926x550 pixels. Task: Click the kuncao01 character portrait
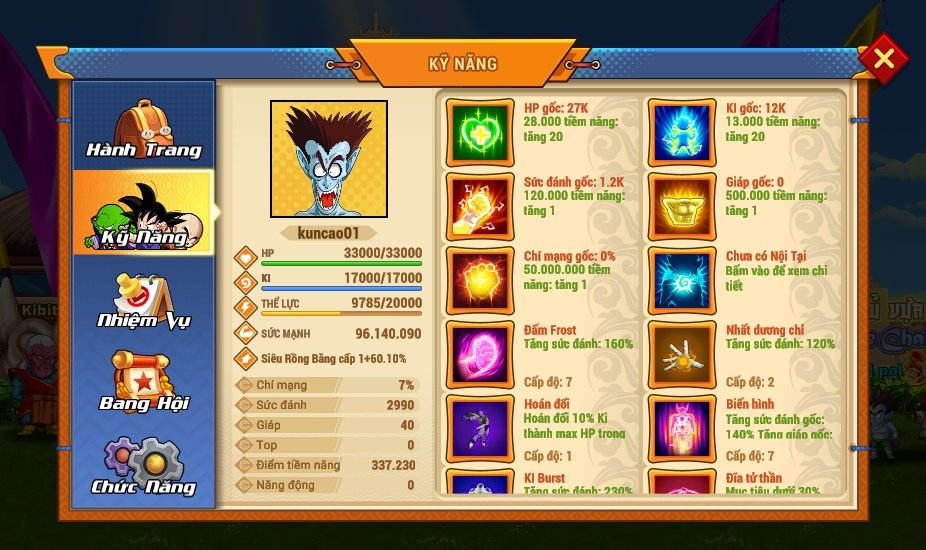[x=328, y=159]
